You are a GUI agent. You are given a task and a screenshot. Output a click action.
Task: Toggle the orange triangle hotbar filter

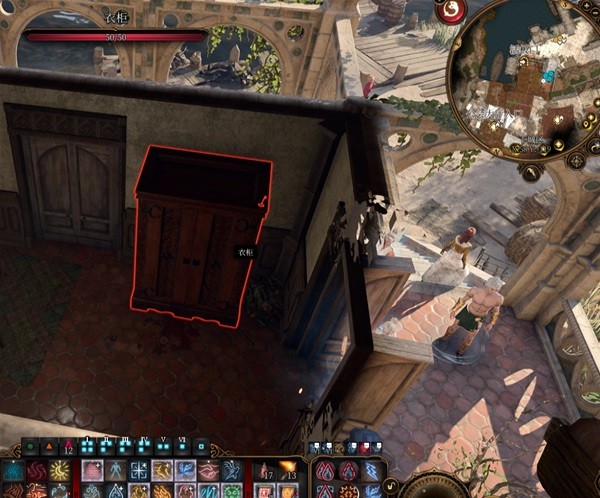(49, 447)
